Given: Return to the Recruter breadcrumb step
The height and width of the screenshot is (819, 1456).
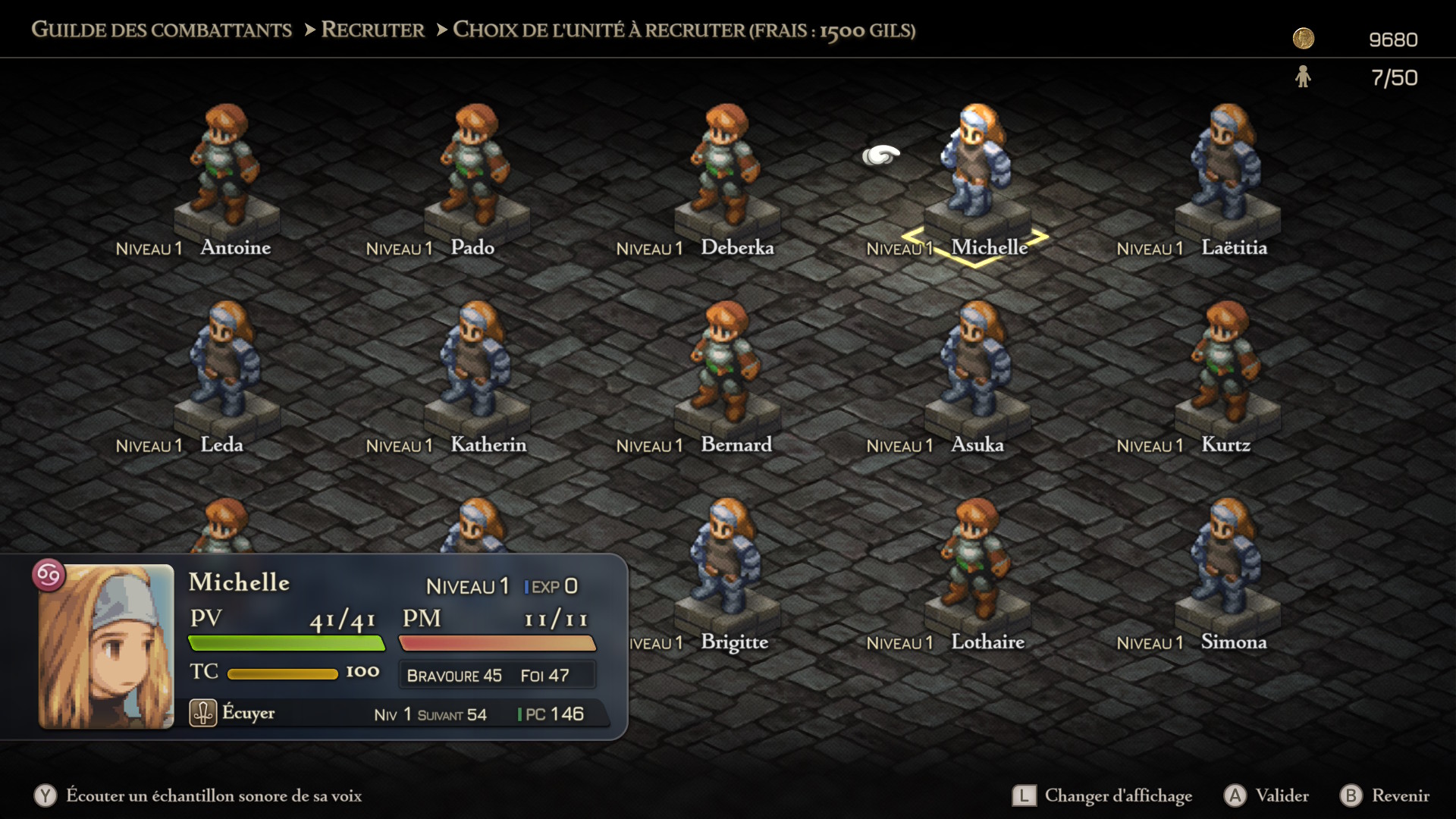Looking at the screenshot, I should coord(372,30).
